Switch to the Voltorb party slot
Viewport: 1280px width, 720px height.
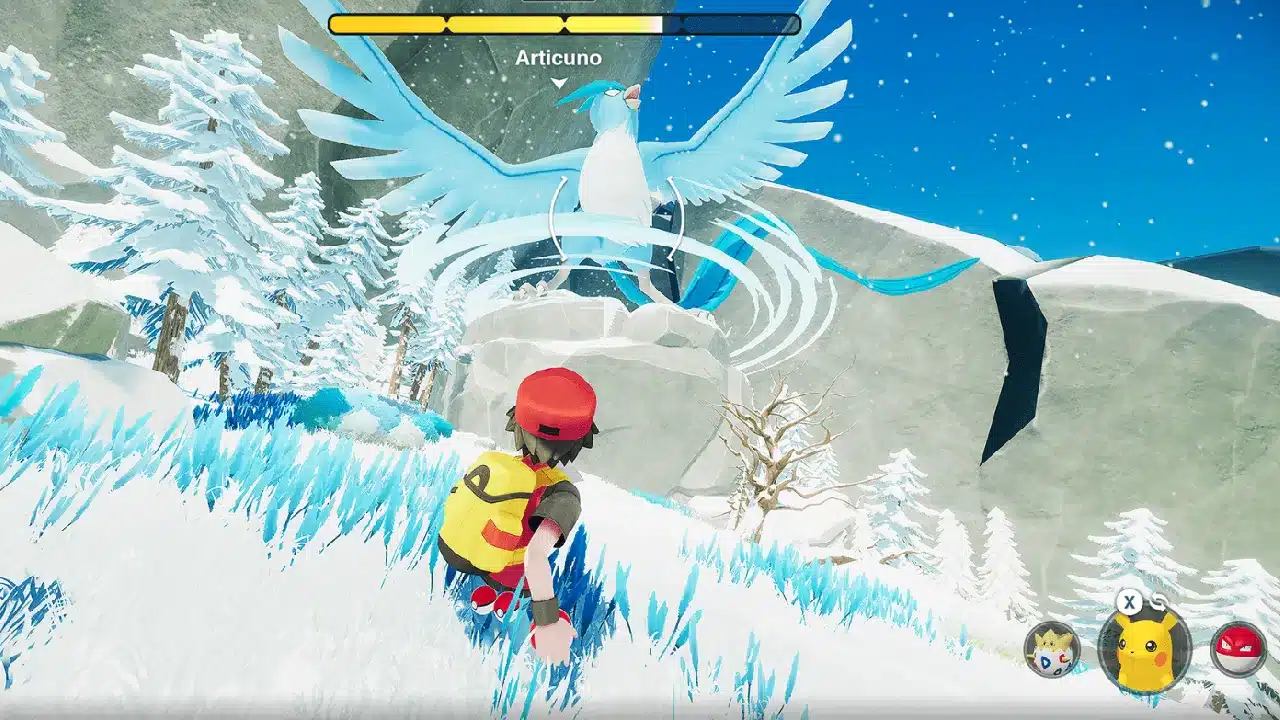coord(1237,648)
